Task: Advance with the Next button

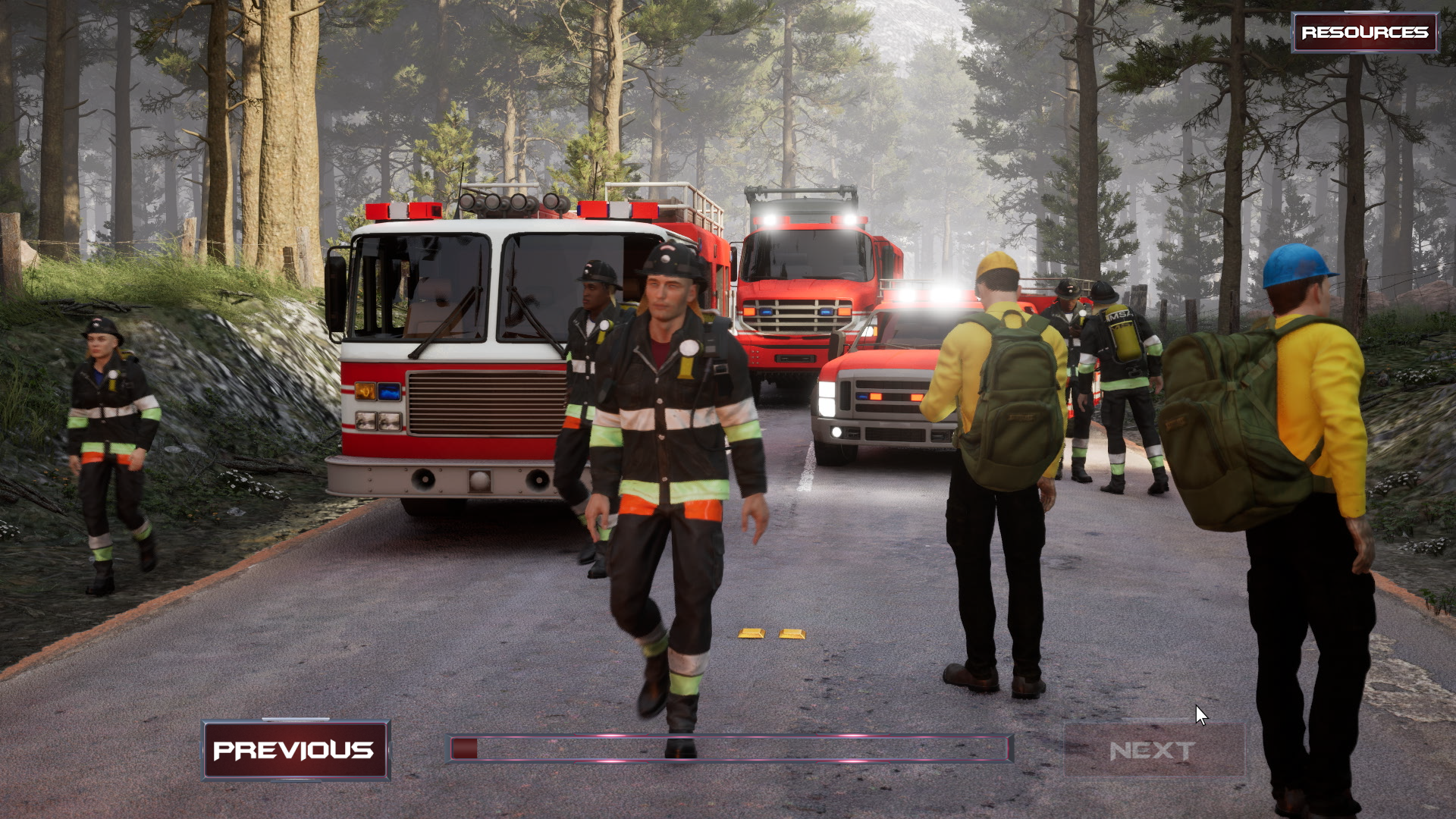Action: point(1153,751)
